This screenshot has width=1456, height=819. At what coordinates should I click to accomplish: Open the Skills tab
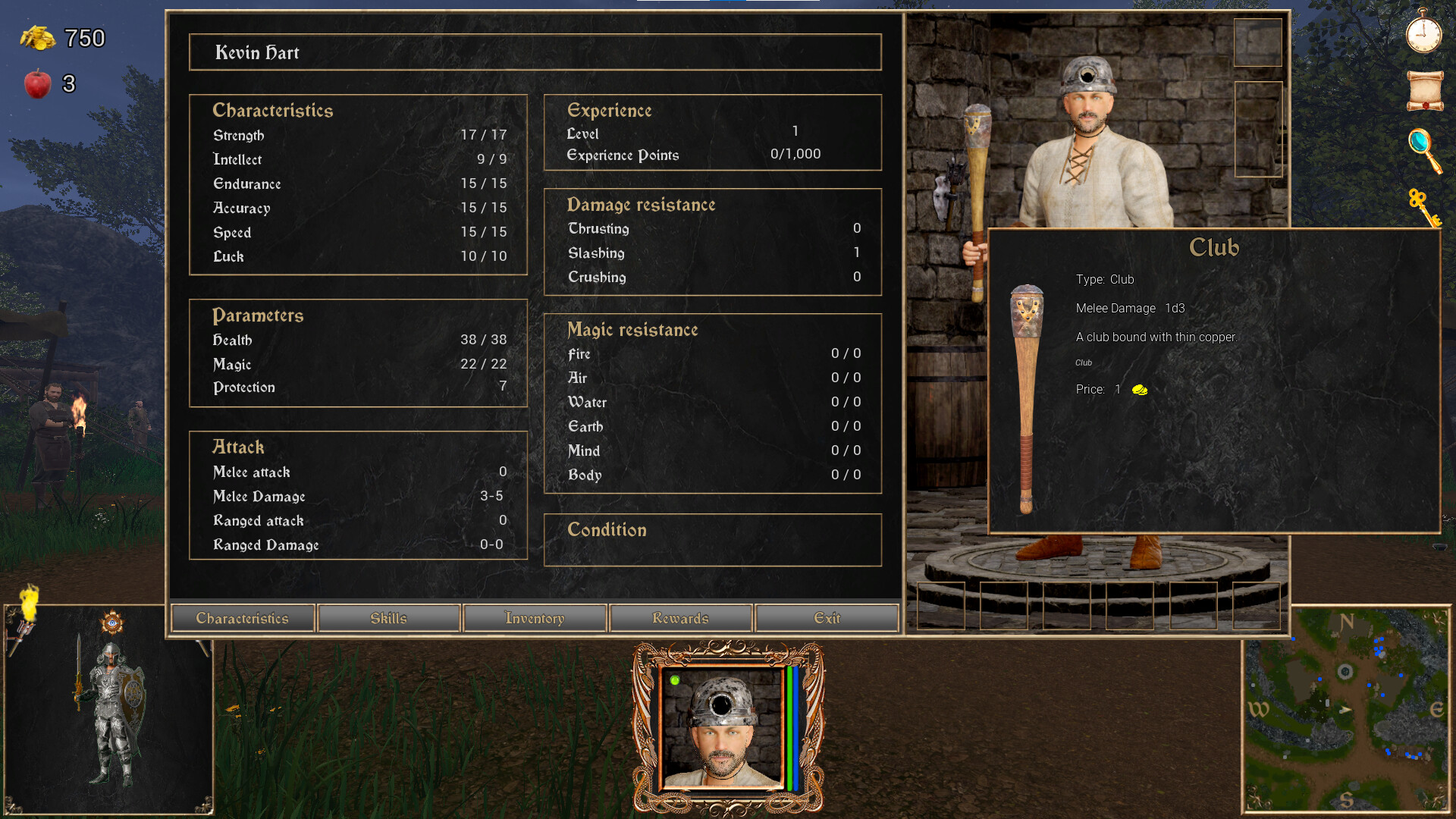coord(389,618)
